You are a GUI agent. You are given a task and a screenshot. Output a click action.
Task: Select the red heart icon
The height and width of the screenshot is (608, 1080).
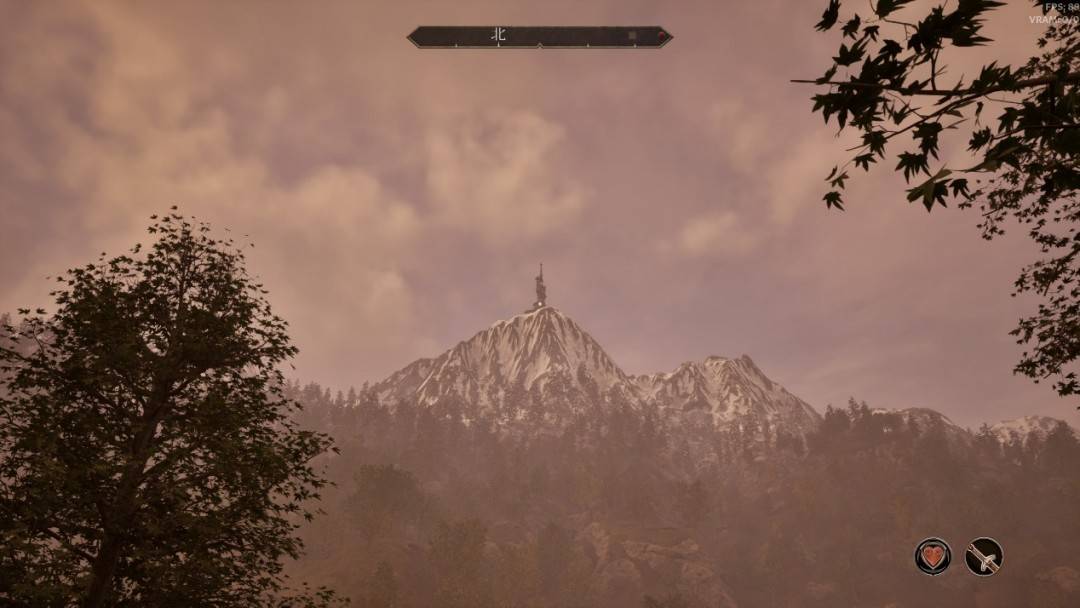point(932,556)
